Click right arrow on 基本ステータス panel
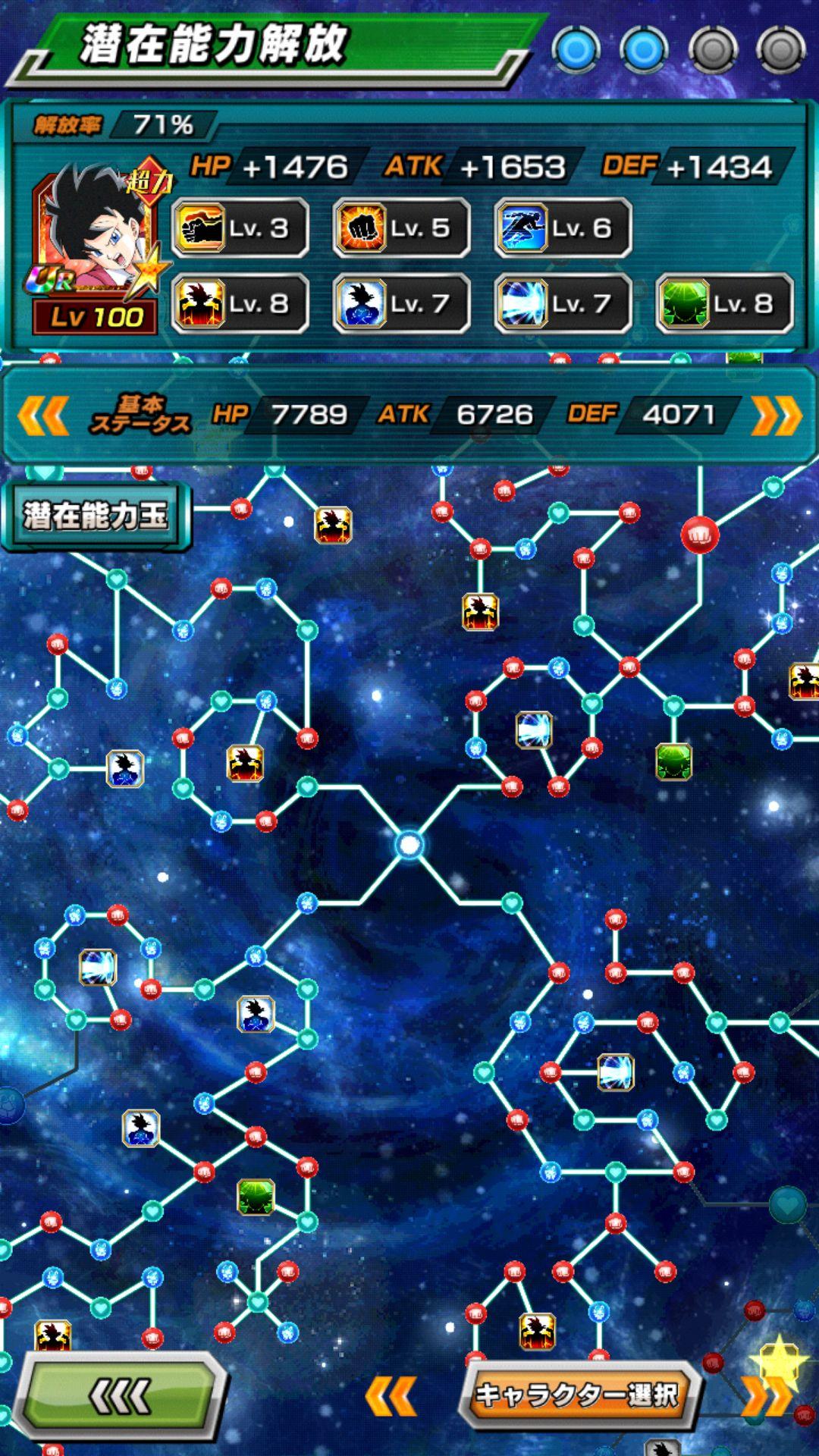 (x=776, y=416)
